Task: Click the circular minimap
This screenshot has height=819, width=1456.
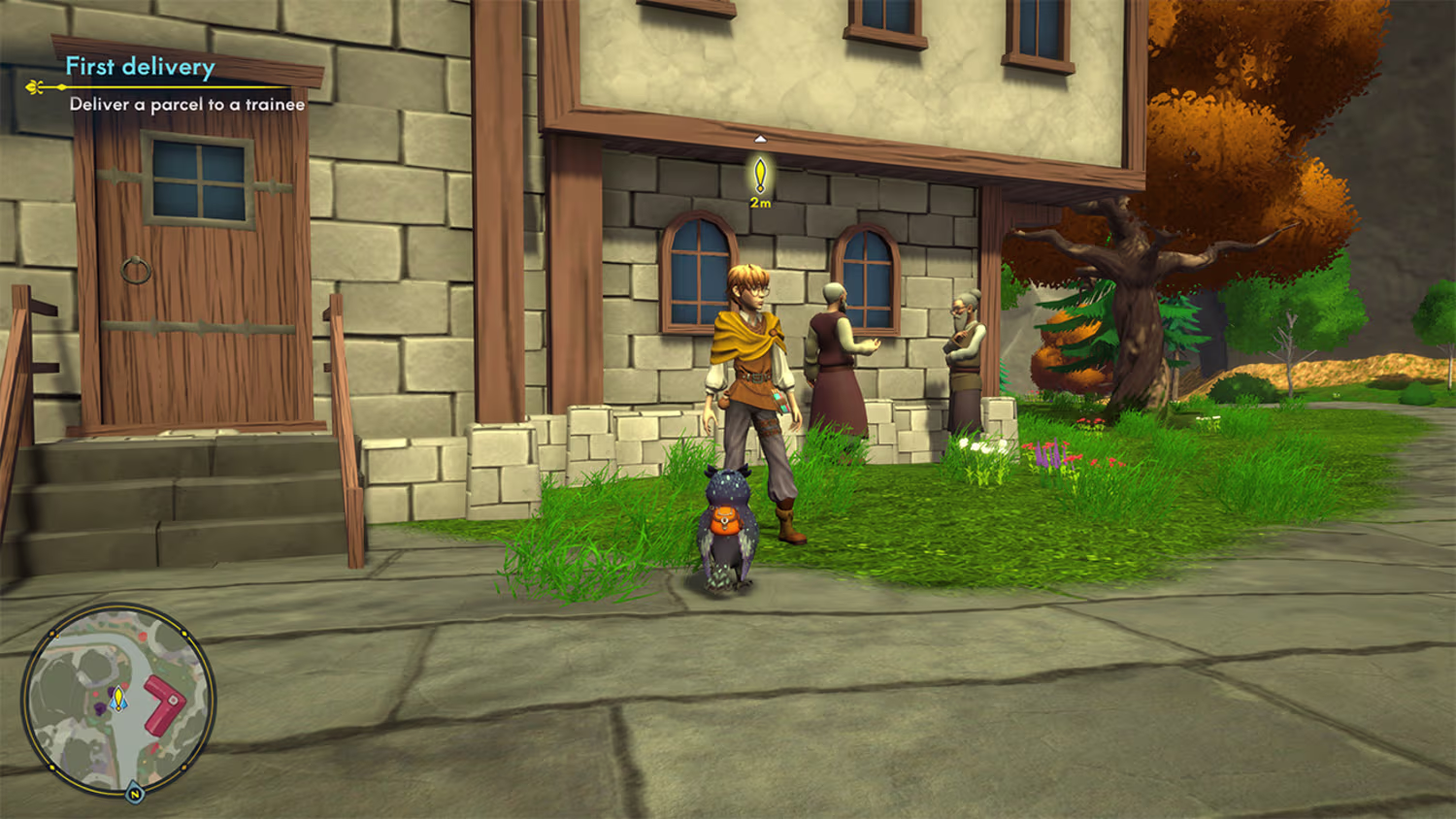Action: (117, 700)
